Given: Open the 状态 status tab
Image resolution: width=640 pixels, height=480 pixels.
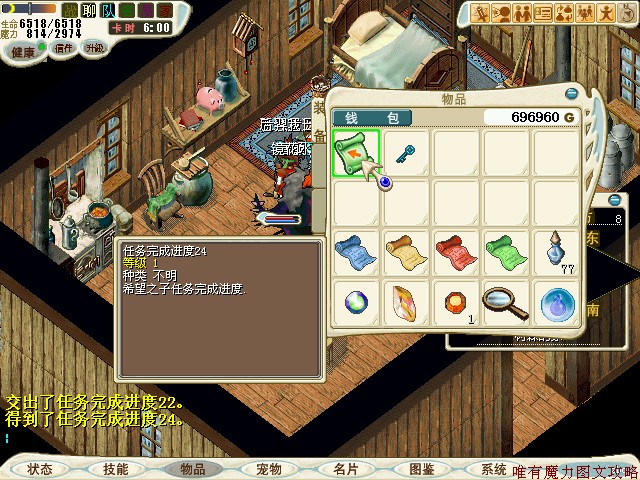Looking at the screenshot, I should point(40,469).
